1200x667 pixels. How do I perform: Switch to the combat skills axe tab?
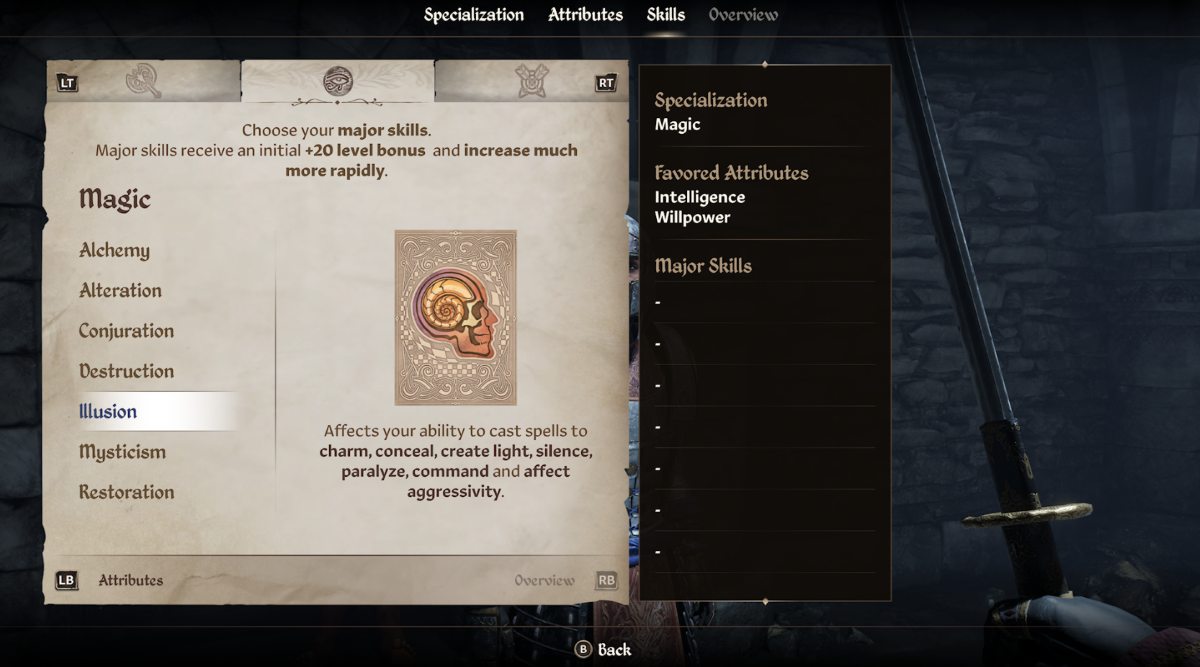pyautogui.click(x=145, y=81)
